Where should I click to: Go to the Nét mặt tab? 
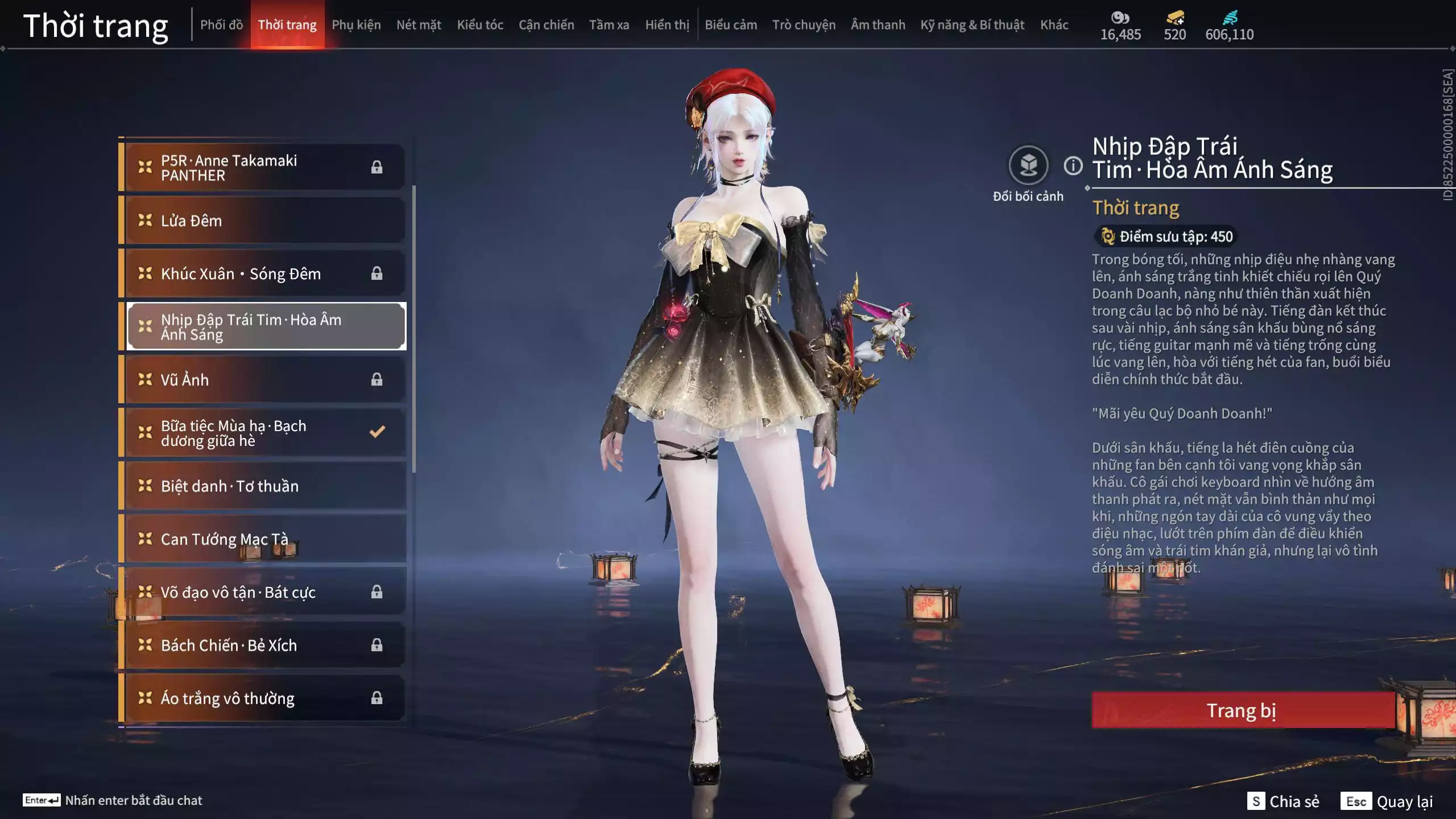coord(419,25)
